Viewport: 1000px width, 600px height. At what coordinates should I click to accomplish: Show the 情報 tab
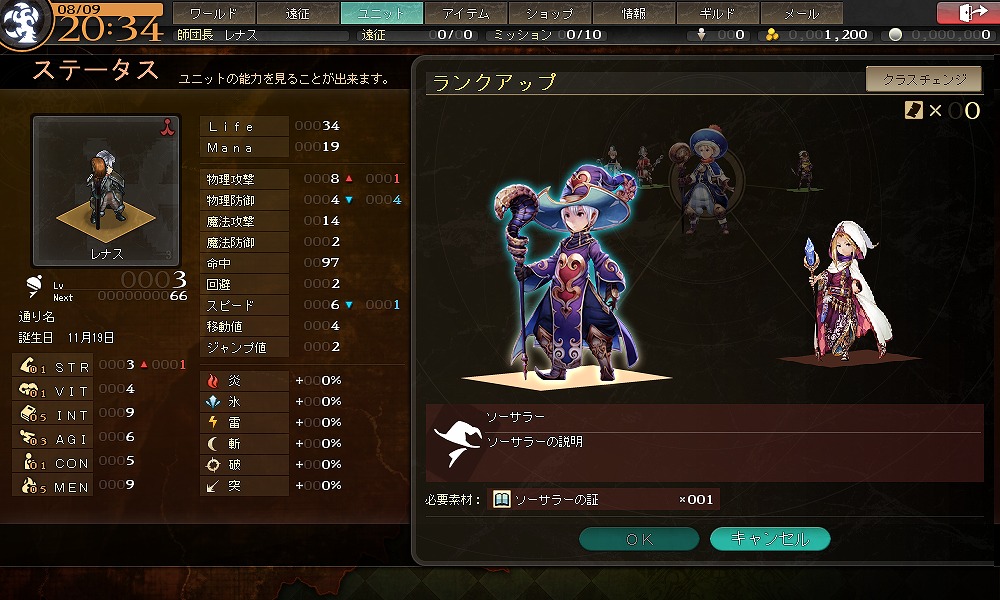tap(634, 14)
